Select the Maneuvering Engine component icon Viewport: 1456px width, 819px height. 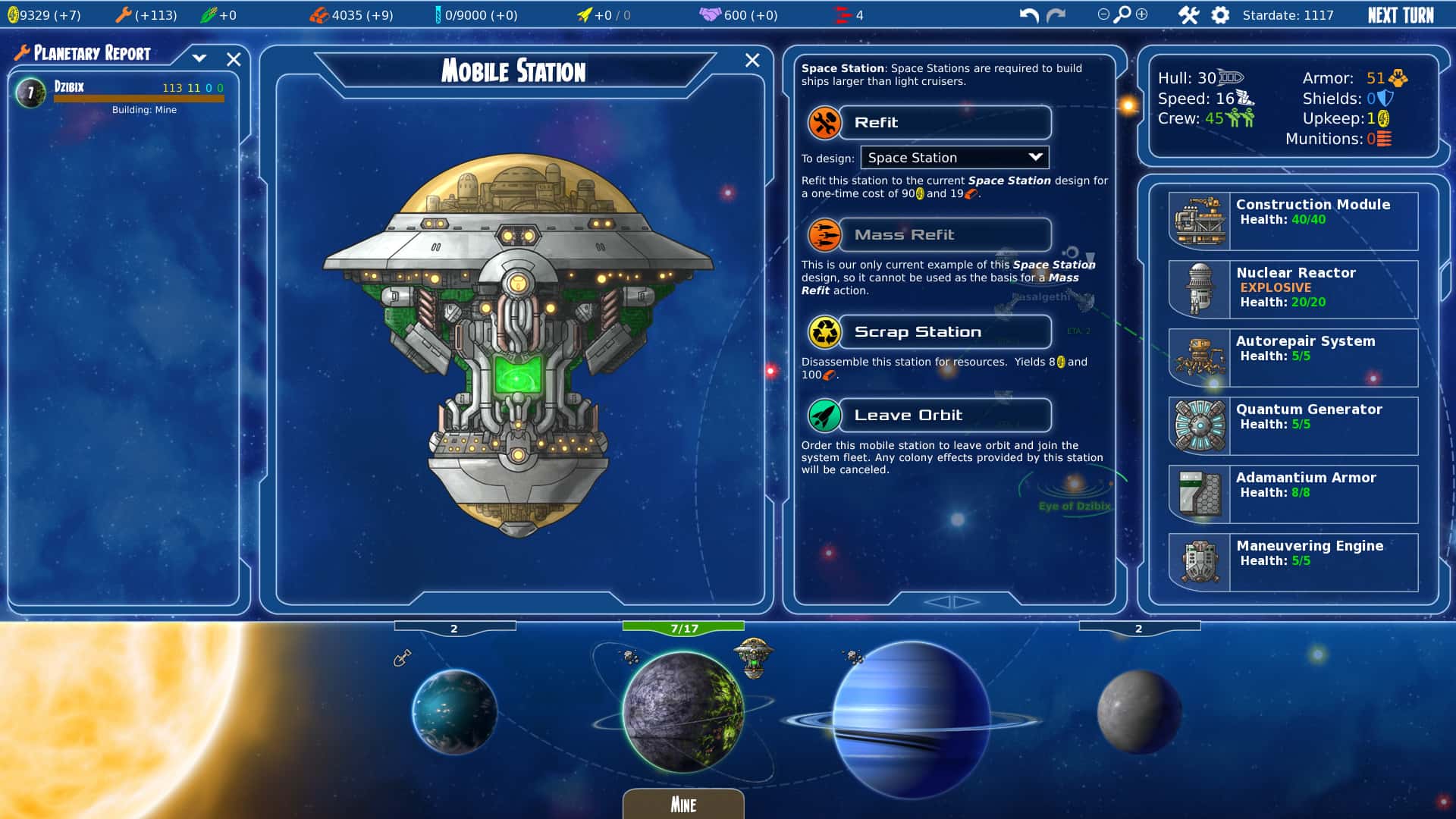pyautogui.click(x=1198, y=561)
